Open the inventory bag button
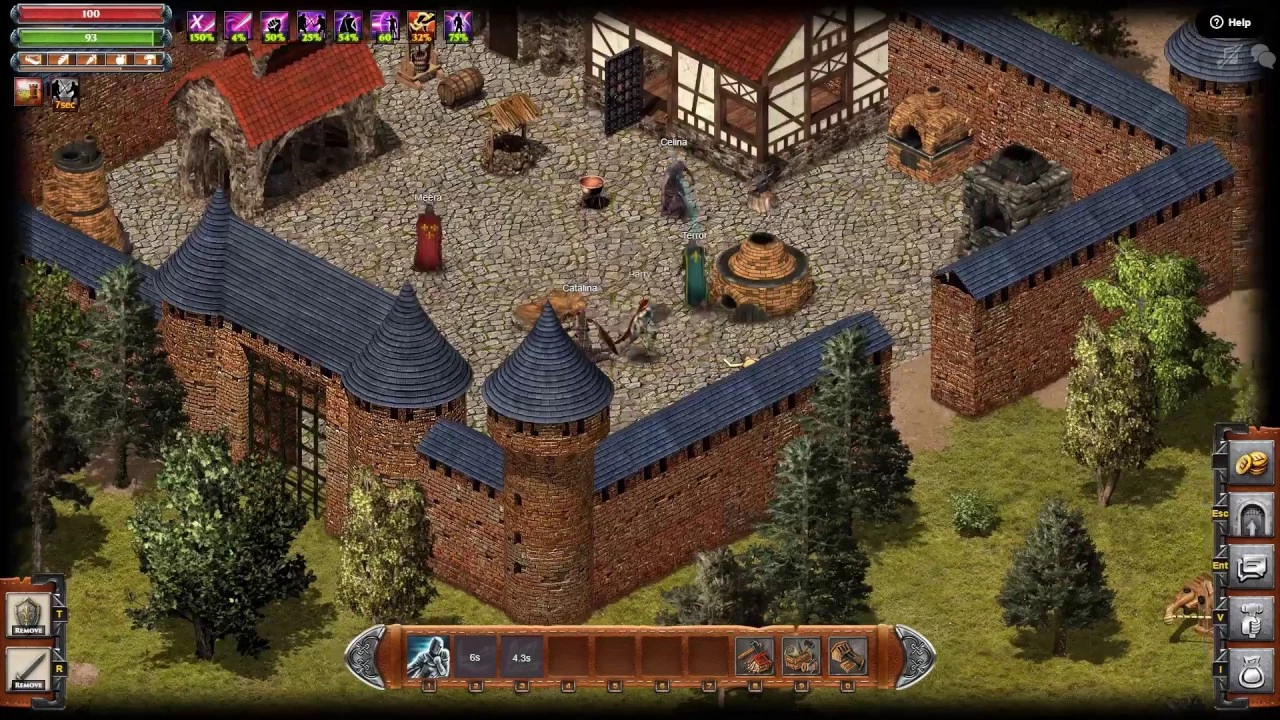 (1251, 672)
